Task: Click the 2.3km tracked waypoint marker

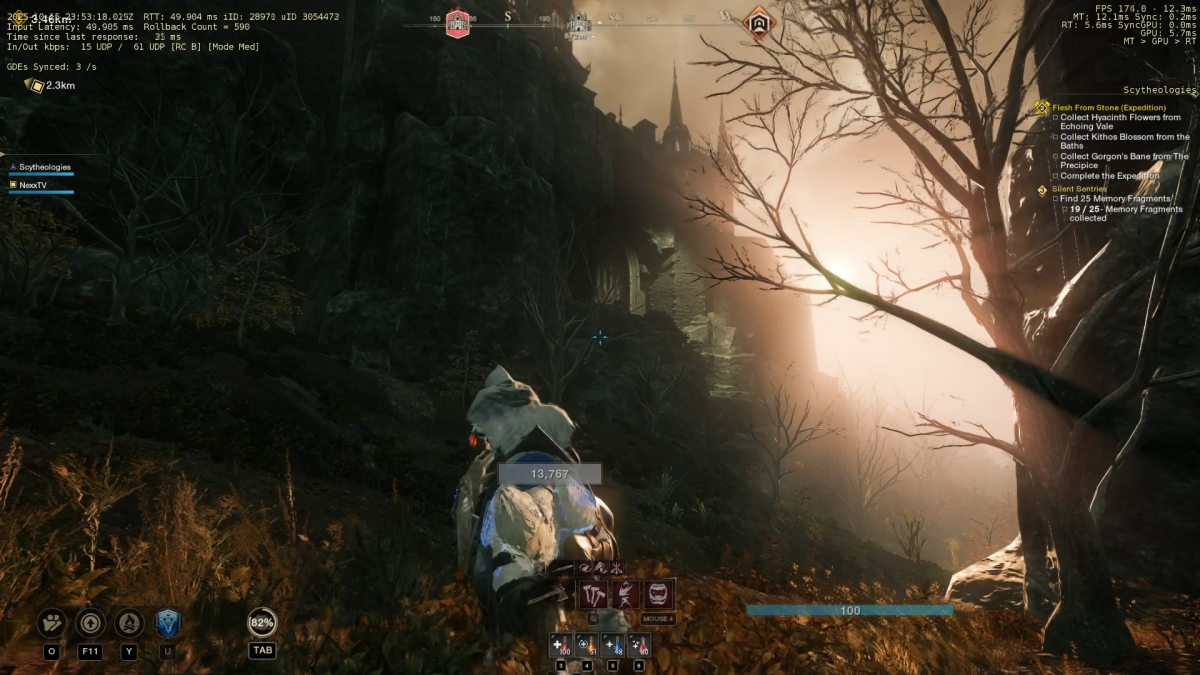Action: (36, 86)
